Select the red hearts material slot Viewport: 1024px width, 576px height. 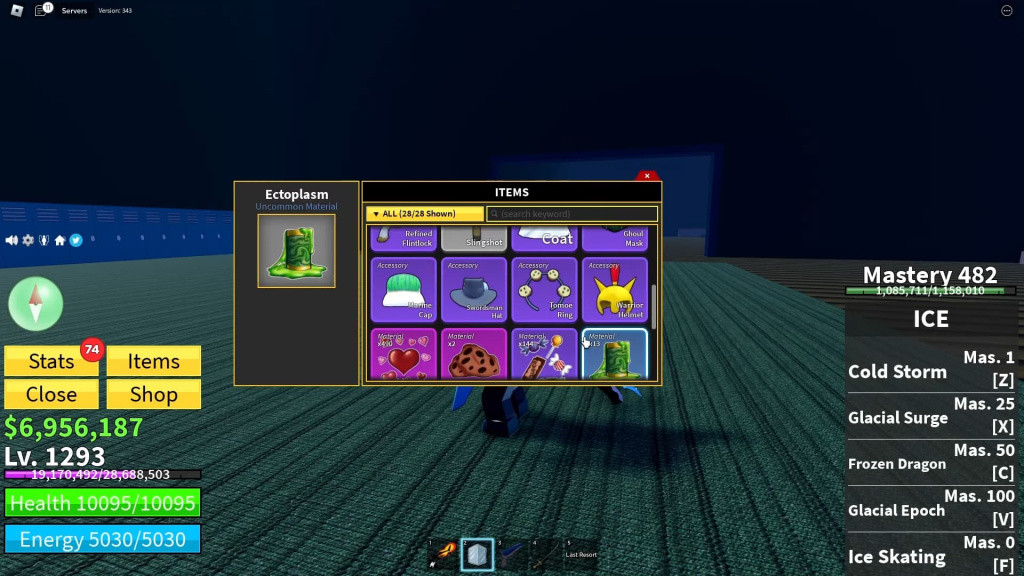point(404,355)
